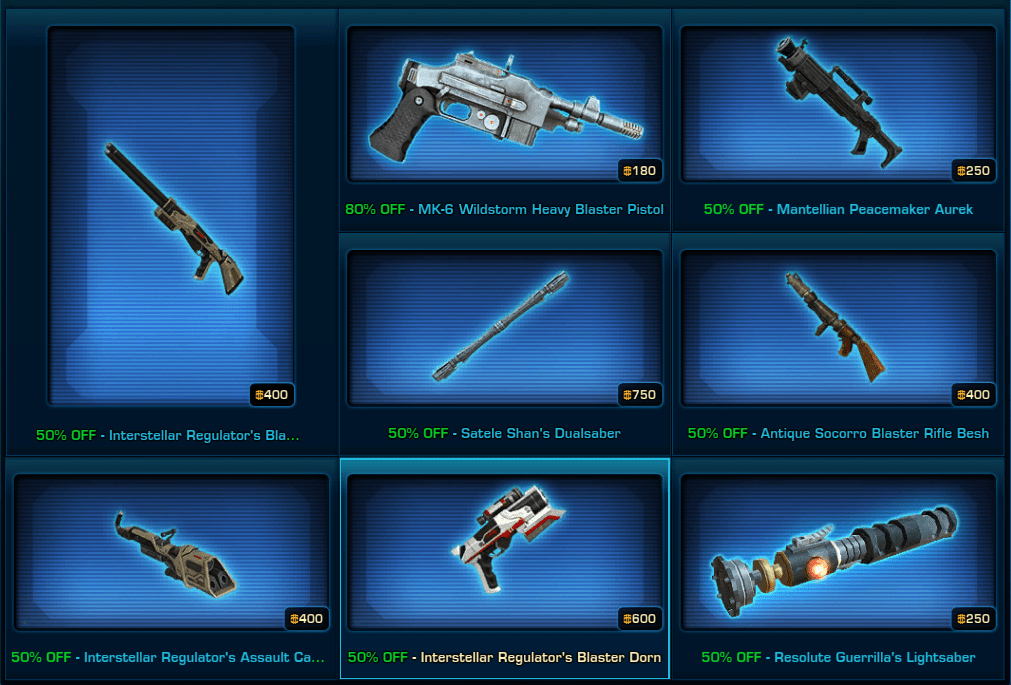
Task: Click the 180 coin price on Wildstorm pistol
Action: 639,171
